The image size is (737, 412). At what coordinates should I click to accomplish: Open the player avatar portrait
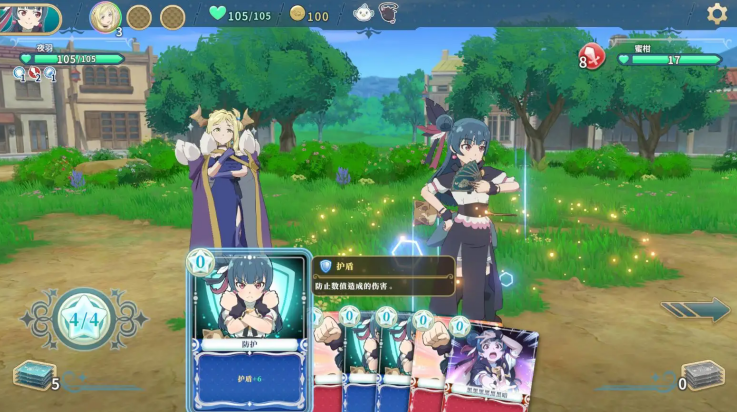pos(30,17)
